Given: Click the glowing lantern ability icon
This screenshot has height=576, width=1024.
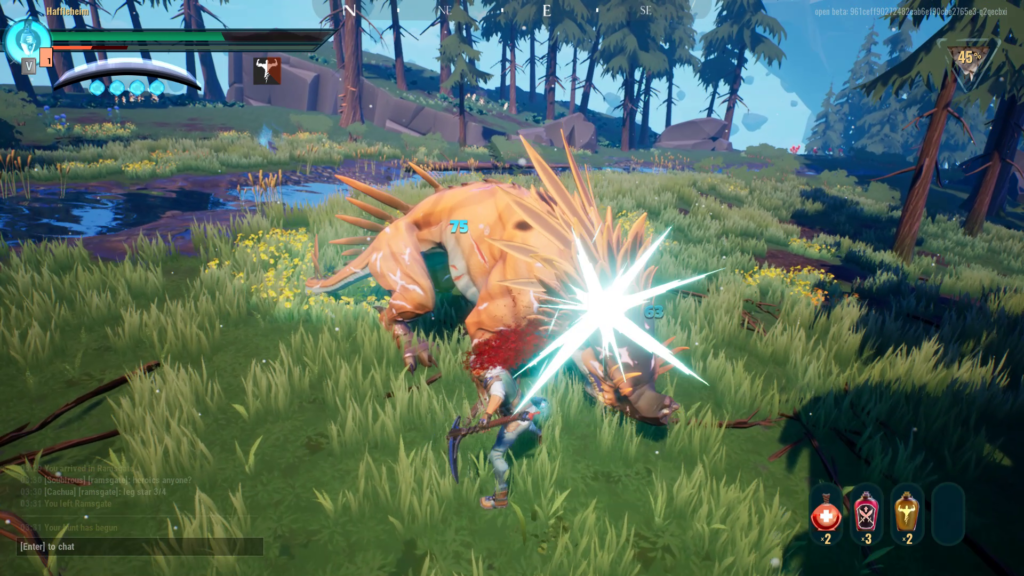Looking at the screenshot, I should [x=26, y=39].
